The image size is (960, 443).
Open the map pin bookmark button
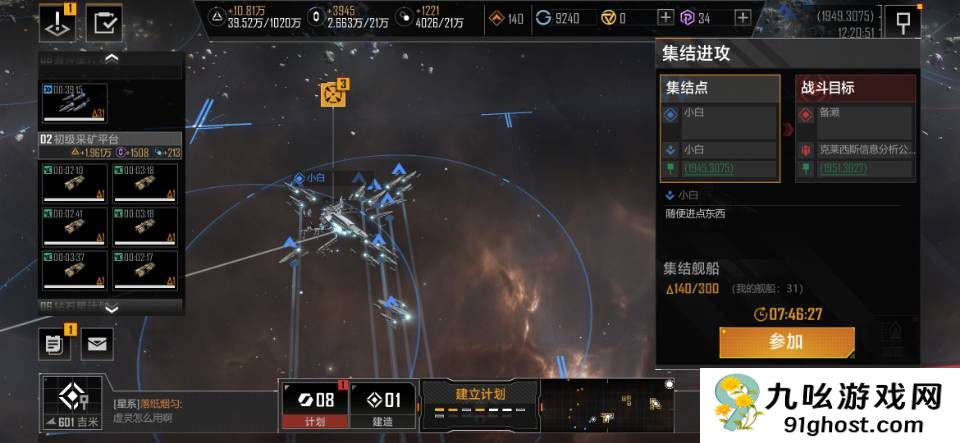(x=902, y=22)
